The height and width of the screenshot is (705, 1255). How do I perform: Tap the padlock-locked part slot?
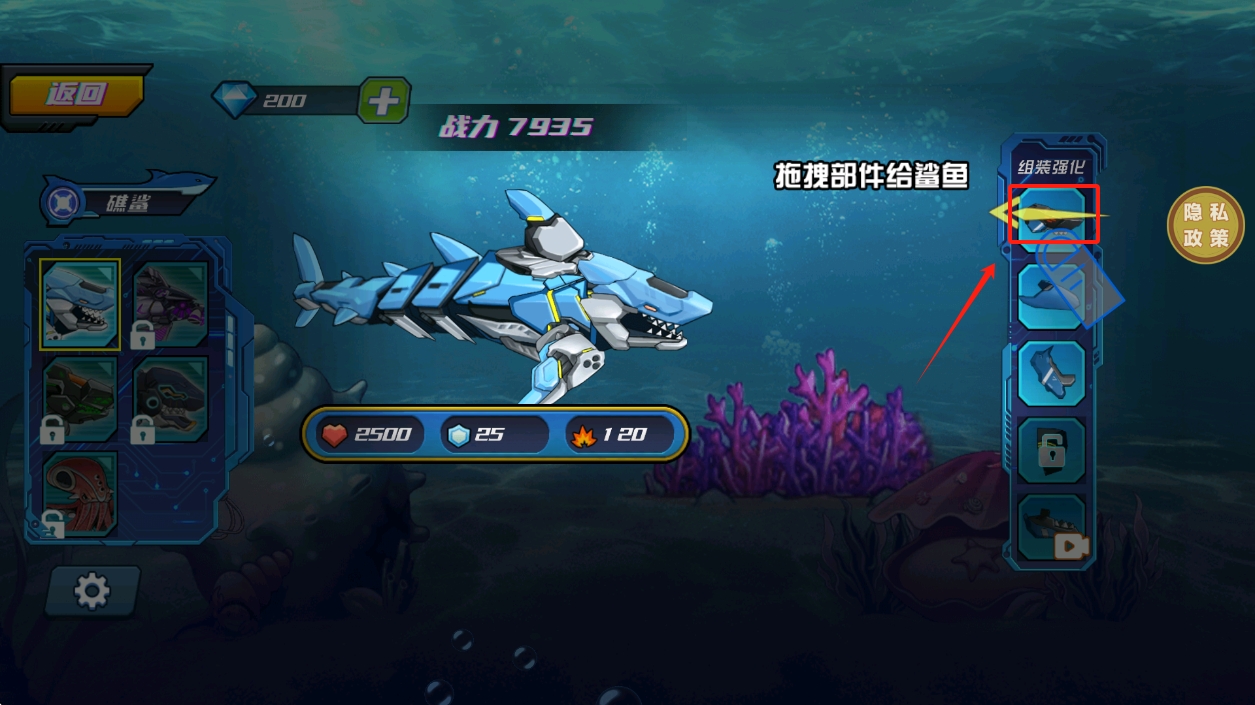1052,450
